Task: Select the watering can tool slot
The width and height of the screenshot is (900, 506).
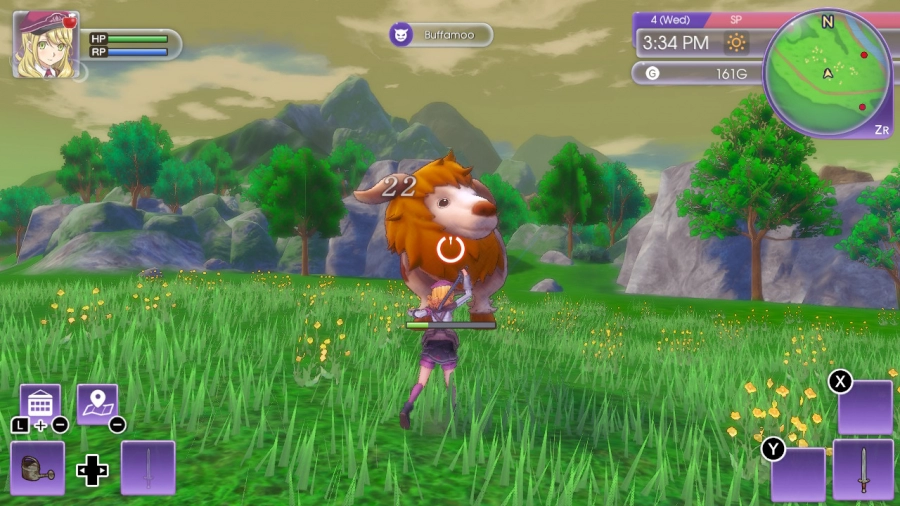Action: coord(38,468)
